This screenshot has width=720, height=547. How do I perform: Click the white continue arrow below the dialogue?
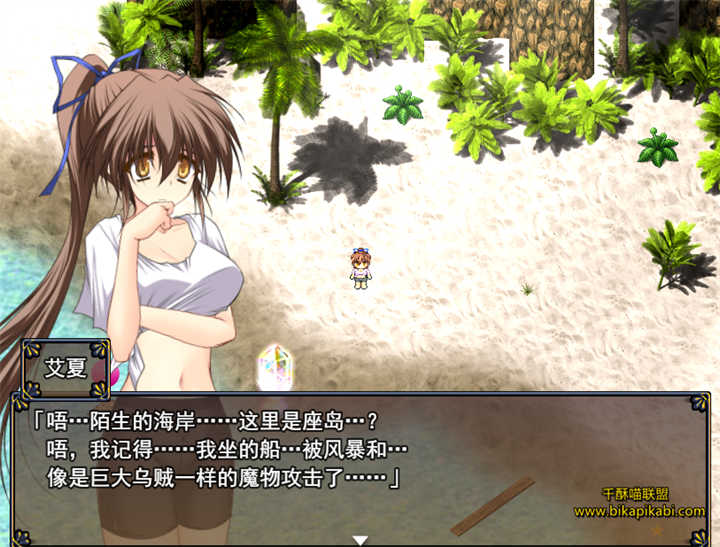(360, 540)
